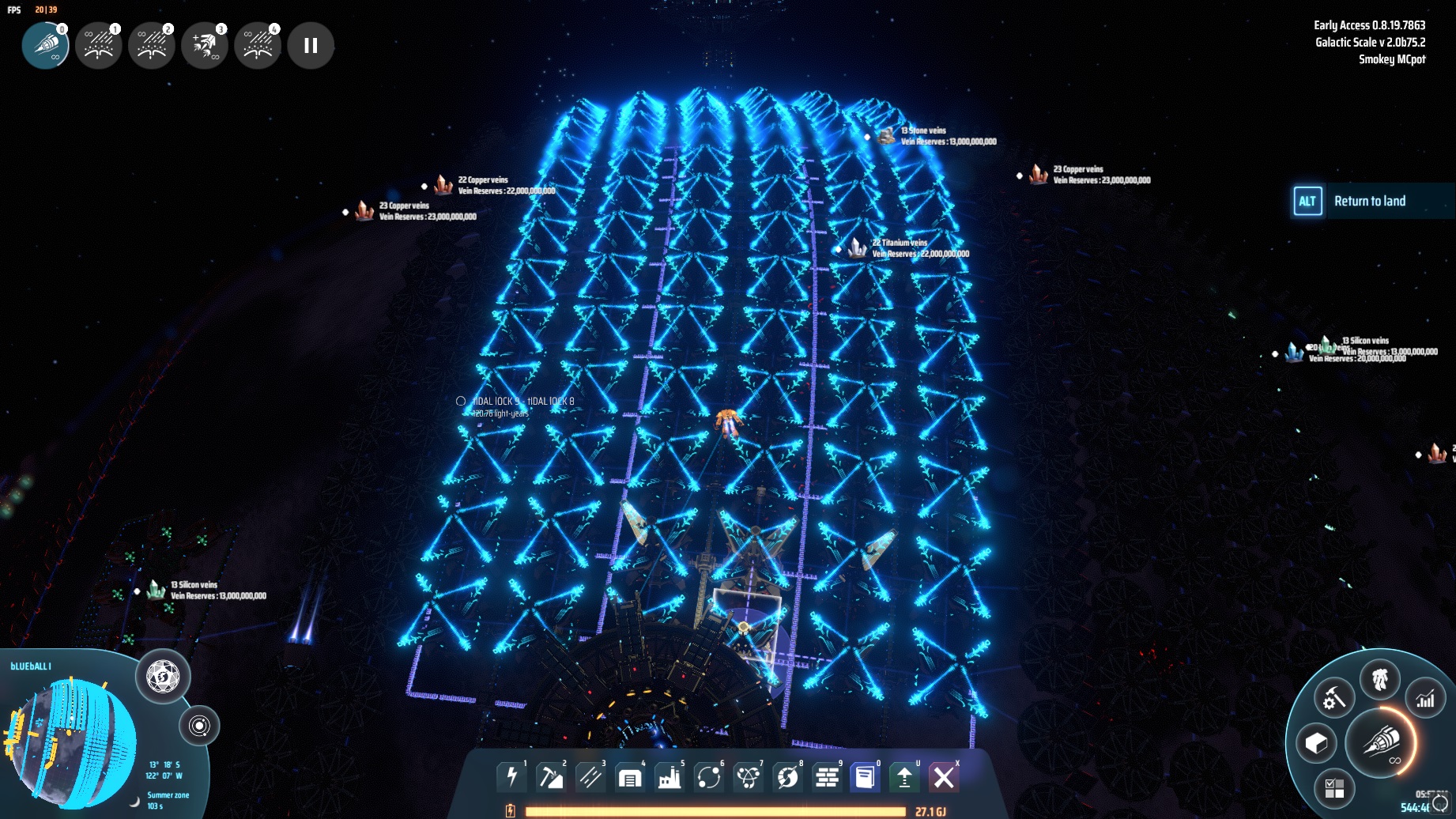Image resolution: width=1456 pixels, height=819 pixels.
Task: Activate the green upgrade arrow tool
Action: (904, 777)
